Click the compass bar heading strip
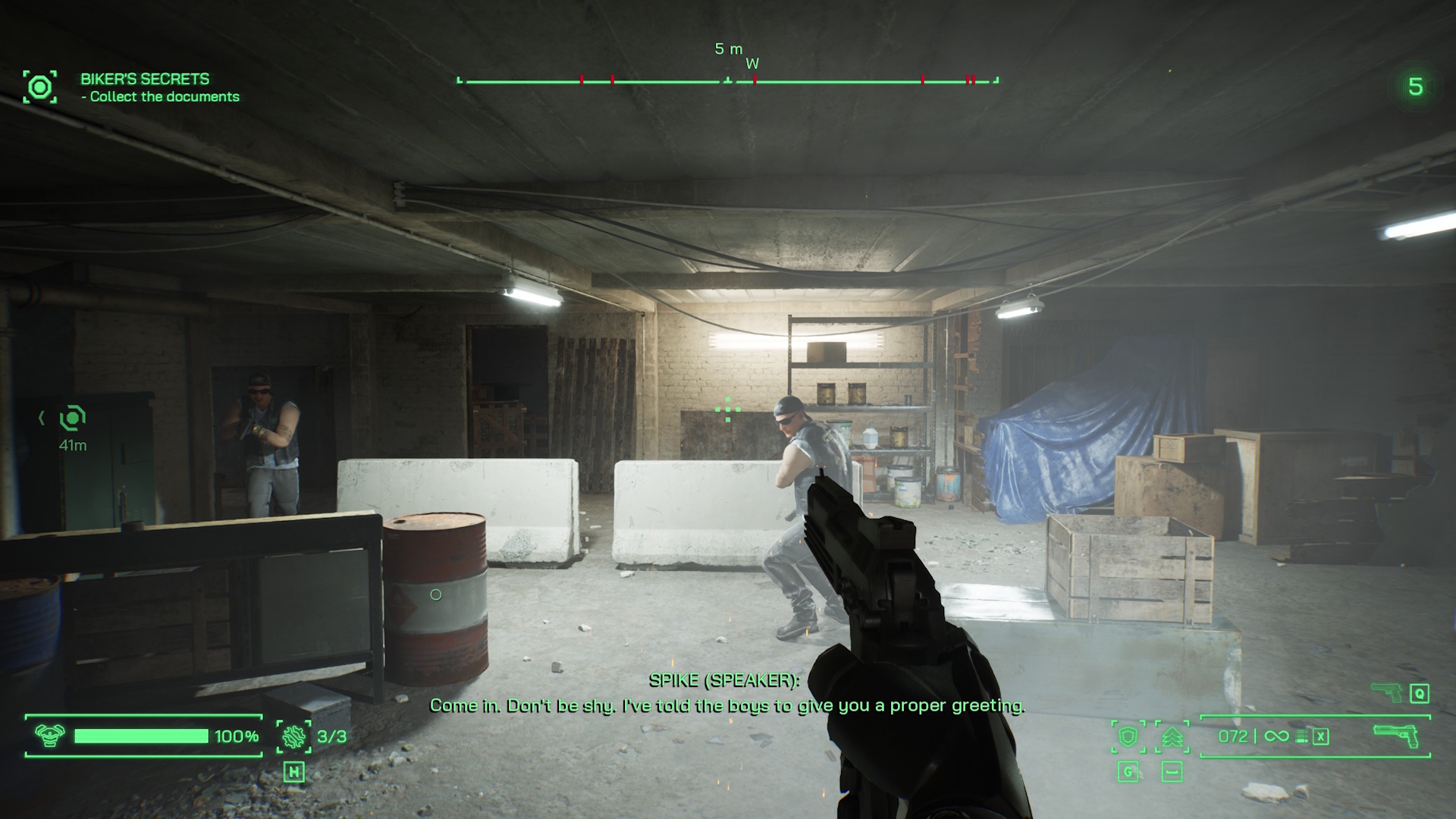 728,80
